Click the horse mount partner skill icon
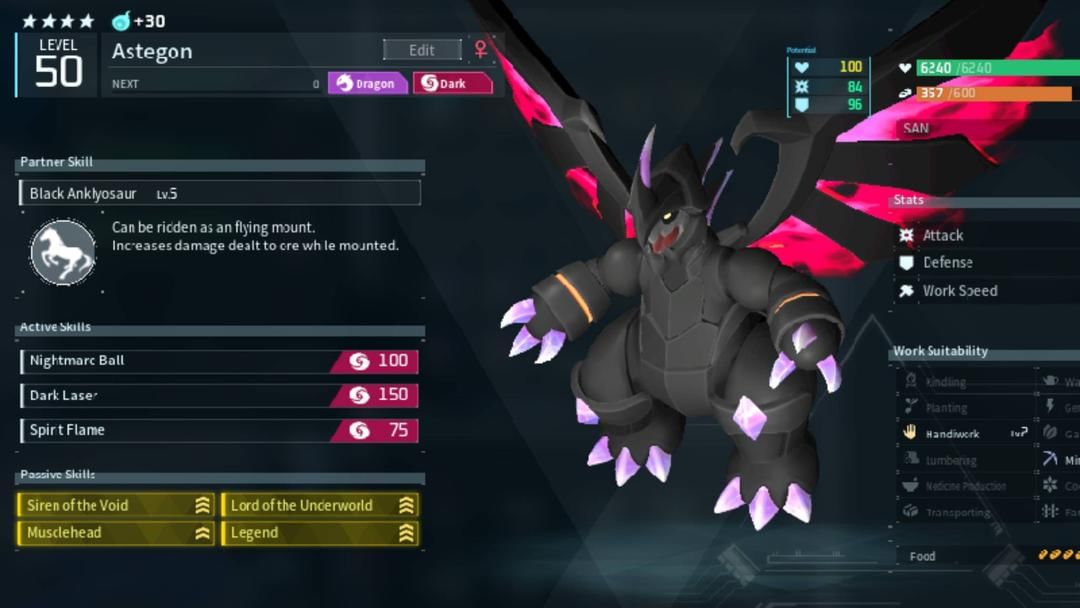 63,252
